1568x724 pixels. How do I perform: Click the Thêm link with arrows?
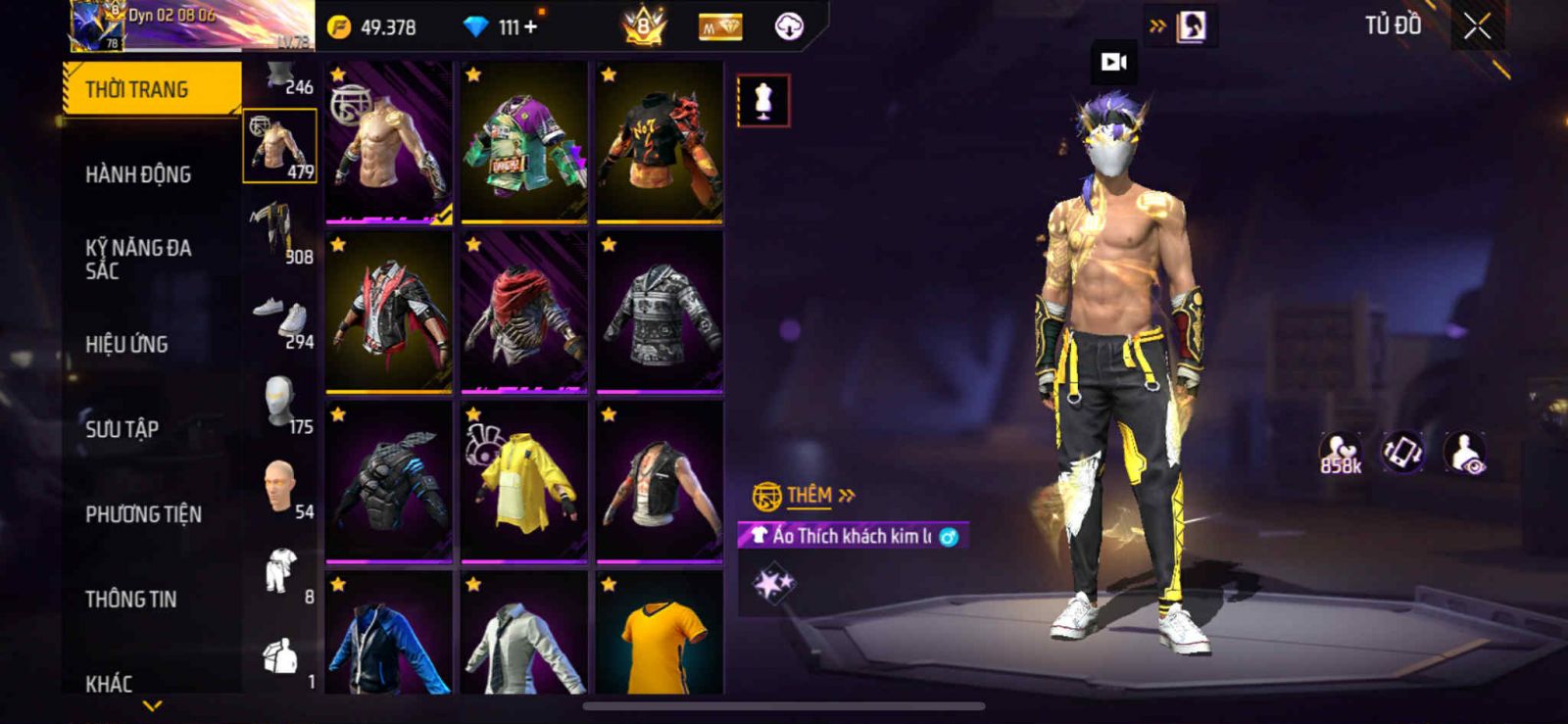[819, 496]
